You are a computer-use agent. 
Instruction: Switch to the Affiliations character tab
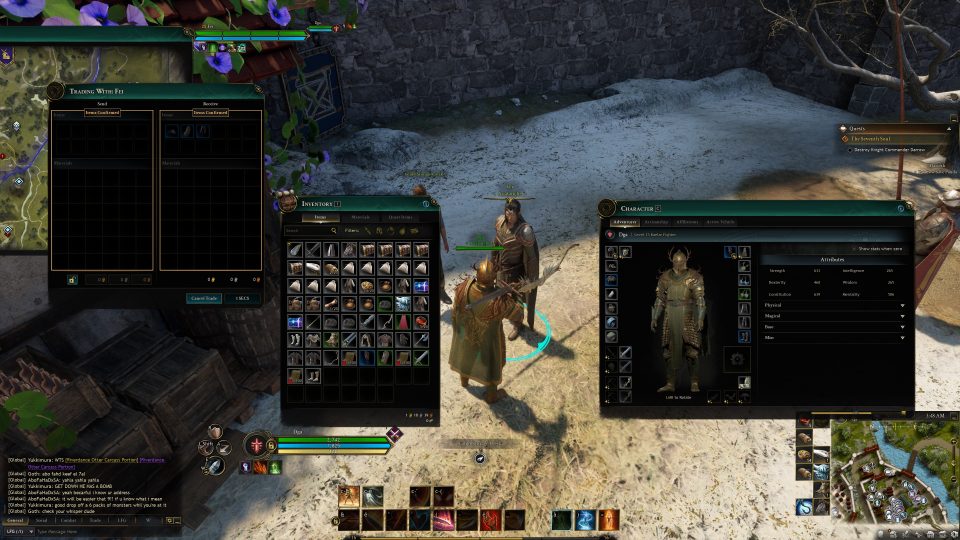[x=687, y=222]
